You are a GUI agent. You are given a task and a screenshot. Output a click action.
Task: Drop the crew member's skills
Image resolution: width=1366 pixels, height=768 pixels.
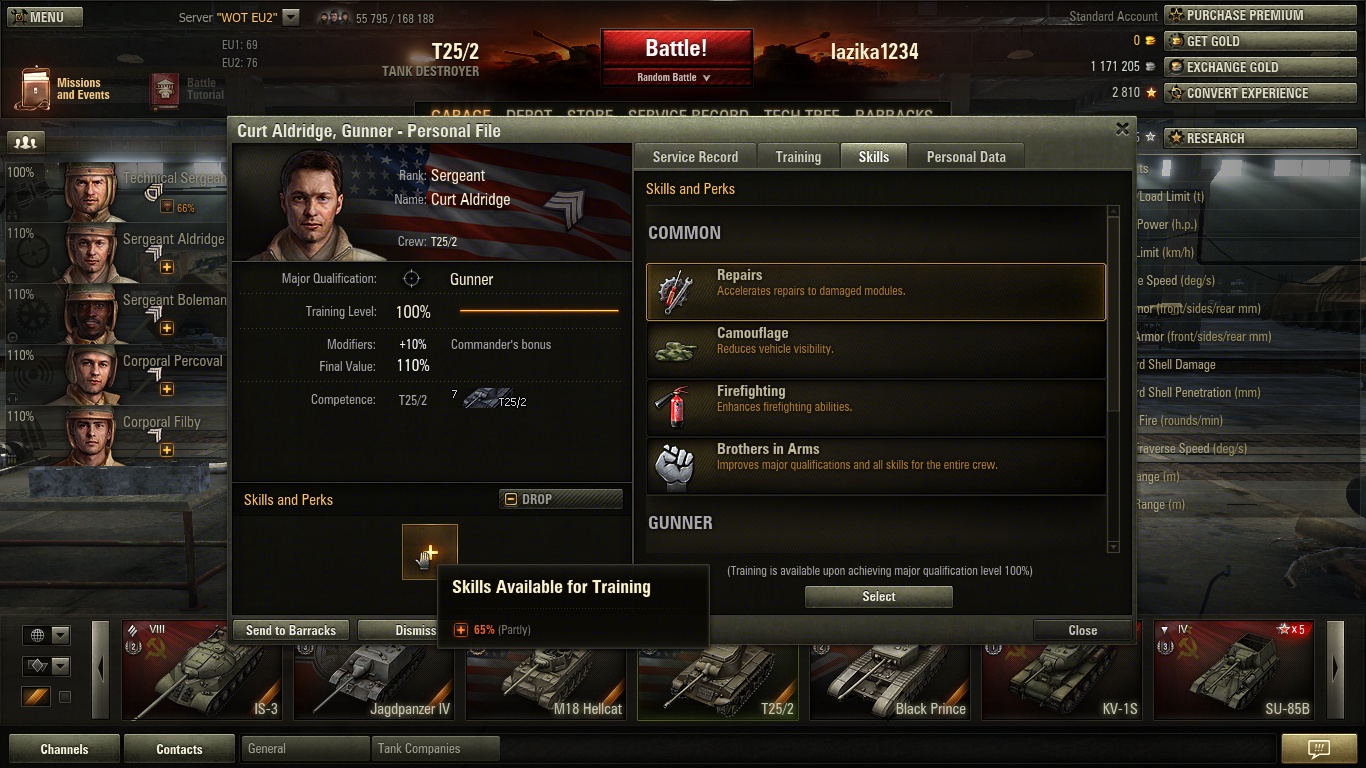click(560, 499)
